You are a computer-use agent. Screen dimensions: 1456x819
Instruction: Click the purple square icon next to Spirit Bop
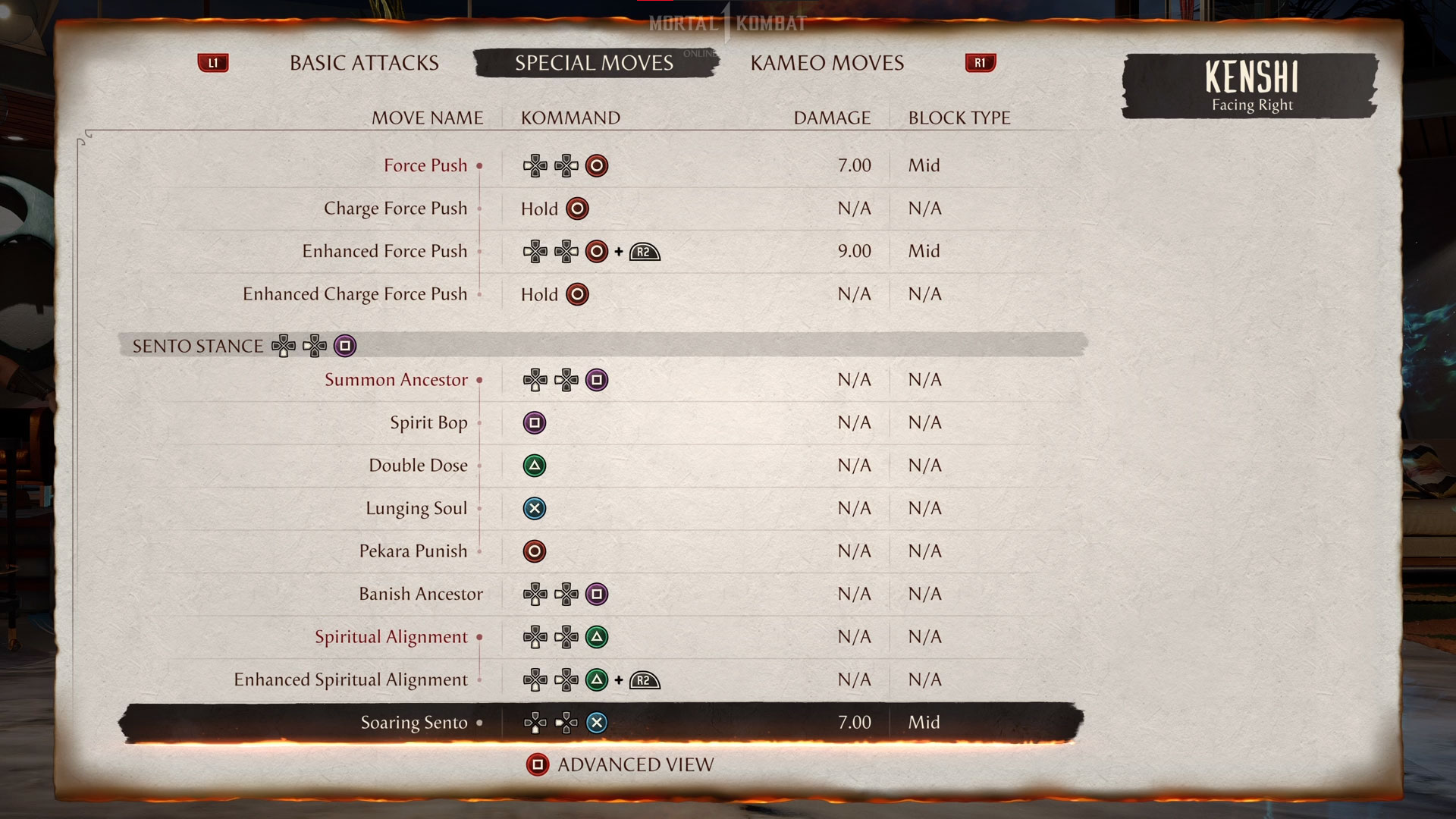point(535,423)
